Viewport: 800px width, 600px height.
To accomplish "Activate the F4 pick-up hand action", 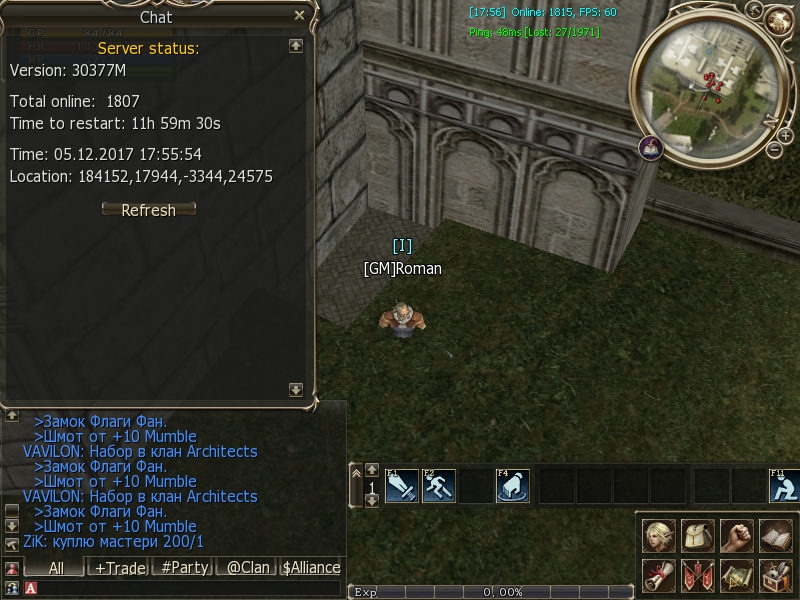I will (x=513, y=486).
